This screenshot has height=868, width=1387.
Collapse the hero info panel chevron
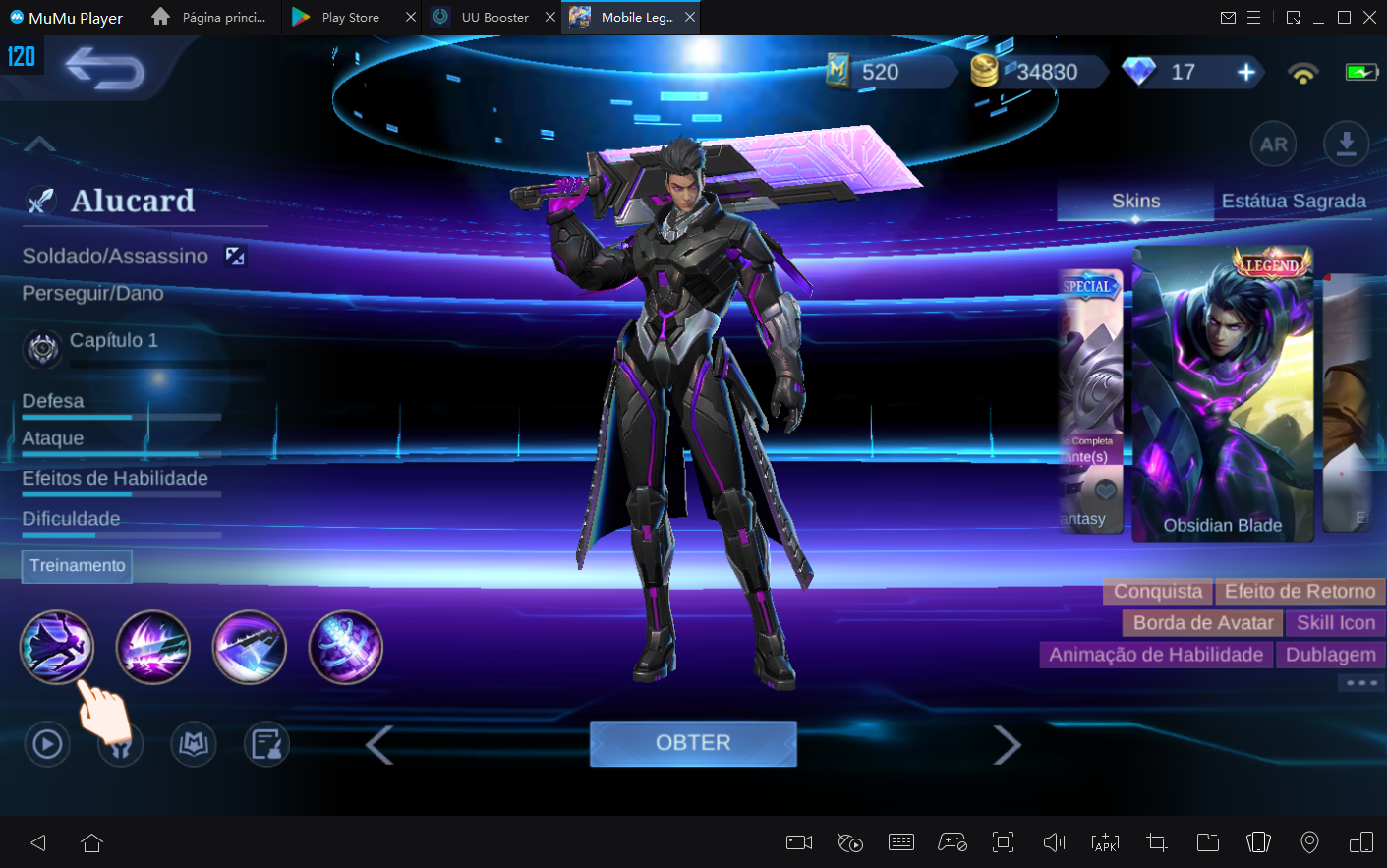click(39, 144)
